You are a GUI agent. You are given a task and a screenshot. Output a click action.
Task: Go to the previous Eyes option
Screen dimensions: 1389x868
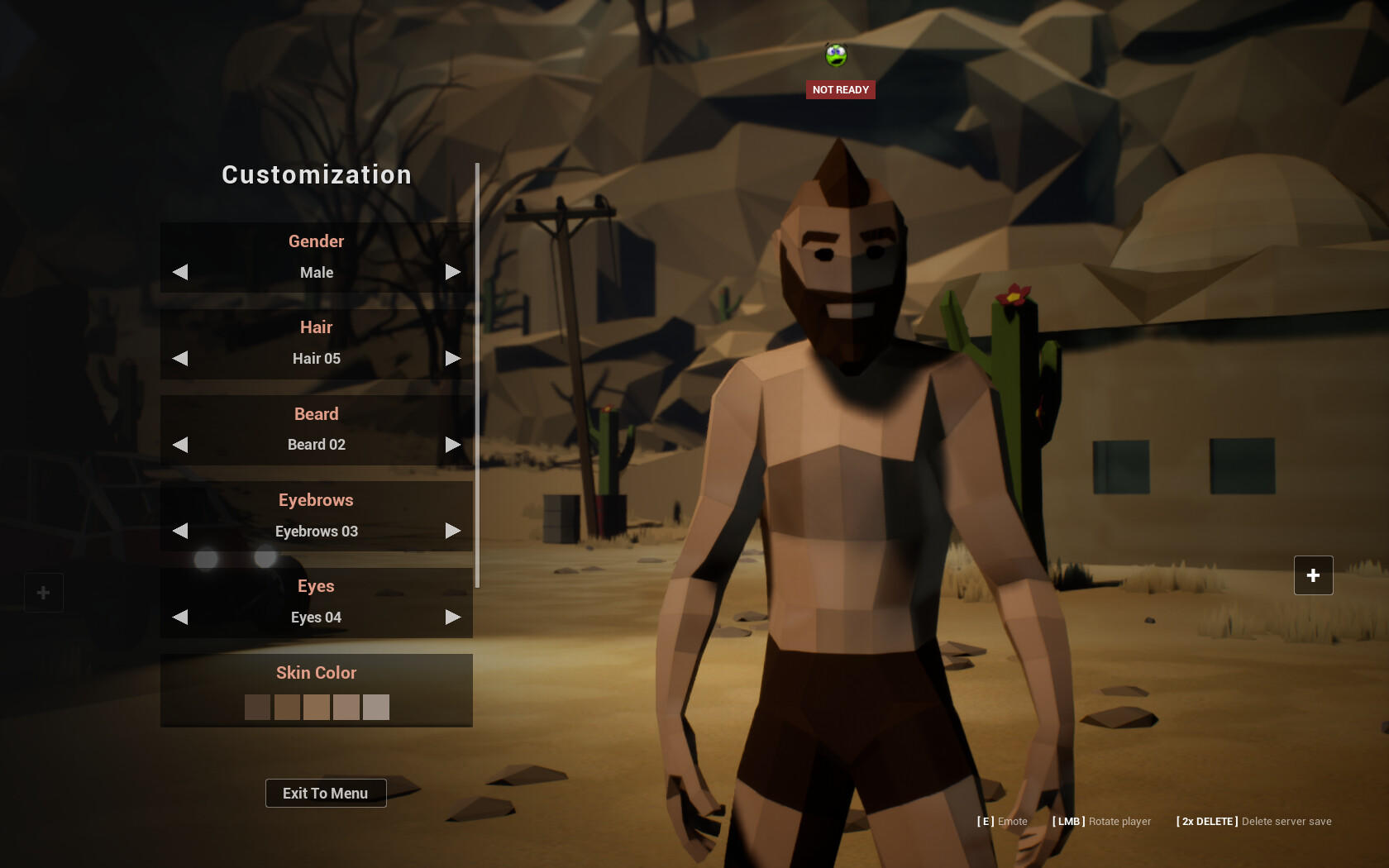point(180,617)
